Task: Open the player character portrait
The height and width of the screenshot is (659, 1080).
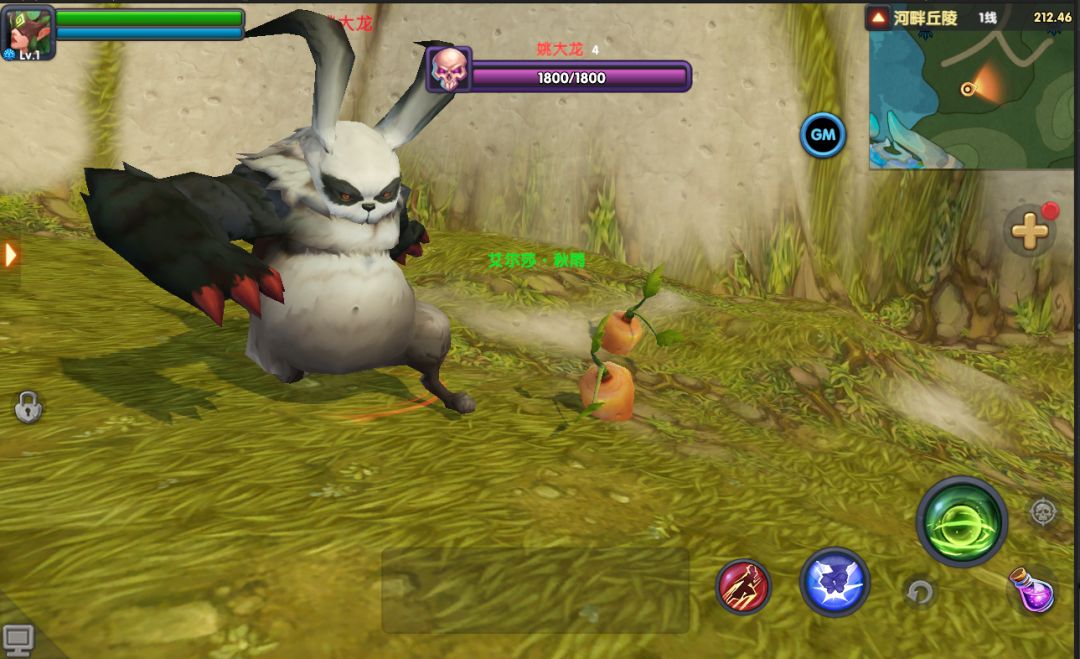Action: [27, 32]
